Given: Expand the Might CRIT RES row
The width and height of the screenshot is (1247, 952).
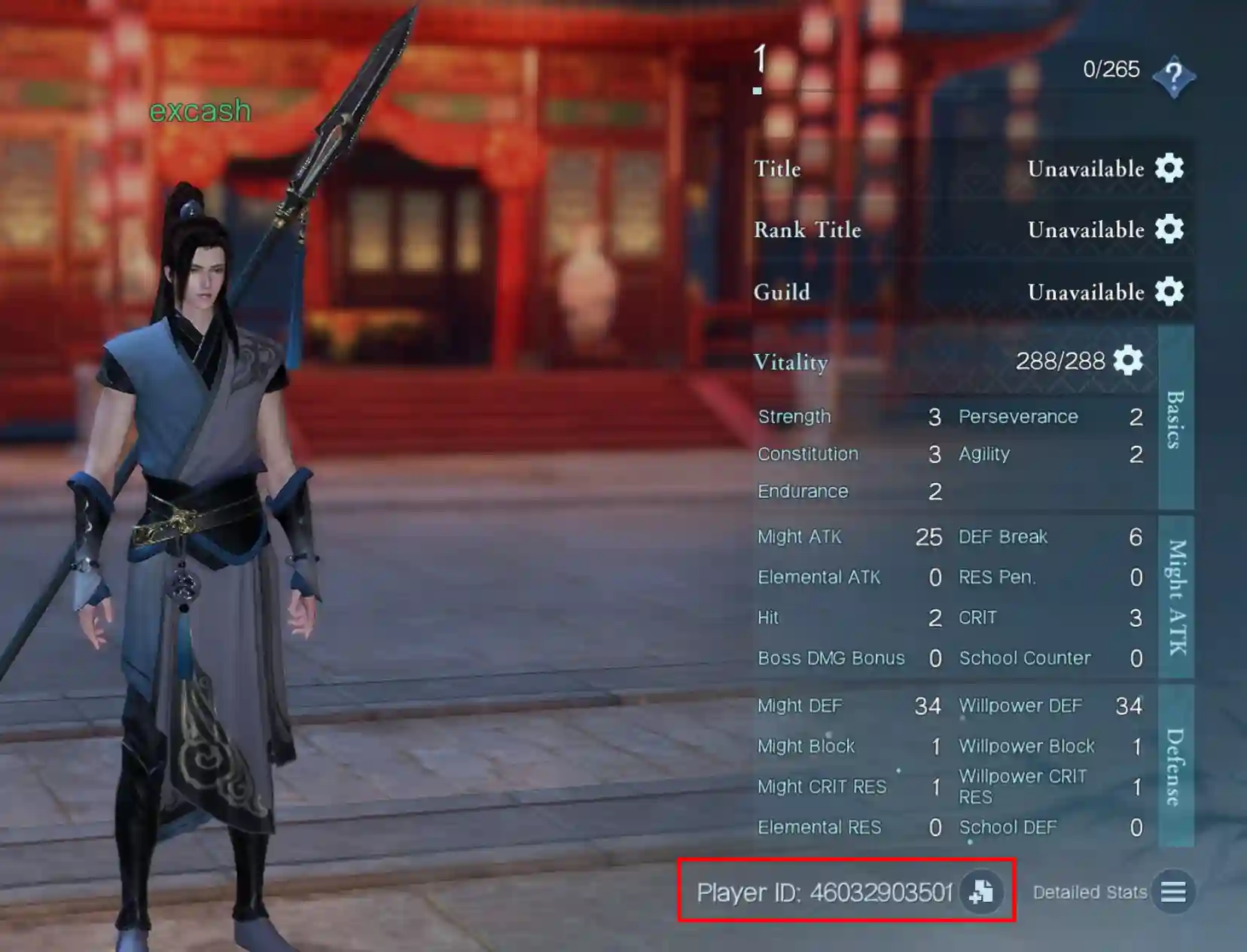Looking at the screenshot, I should pos(823,786).
